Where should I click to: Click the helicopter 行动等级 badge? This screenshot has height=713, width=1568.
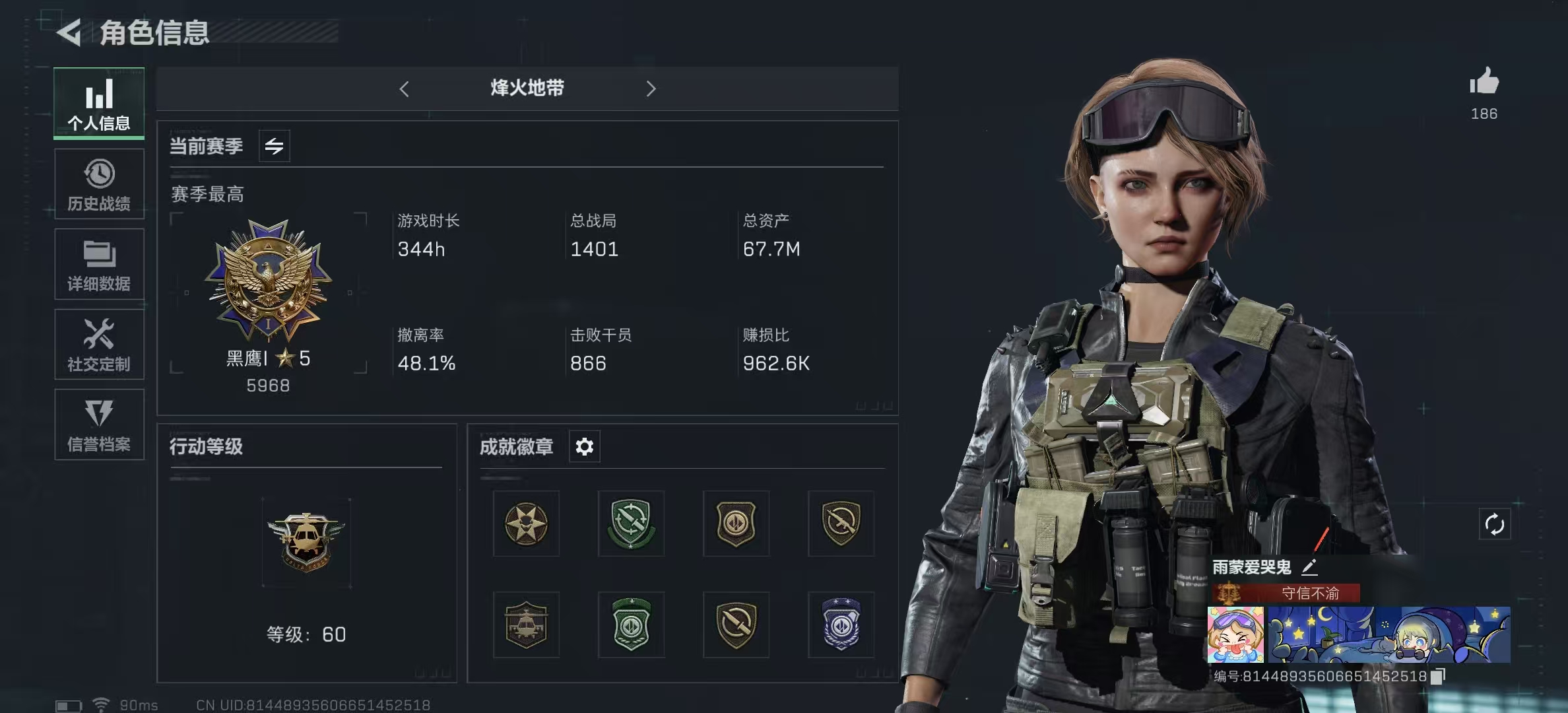(306, 543)
